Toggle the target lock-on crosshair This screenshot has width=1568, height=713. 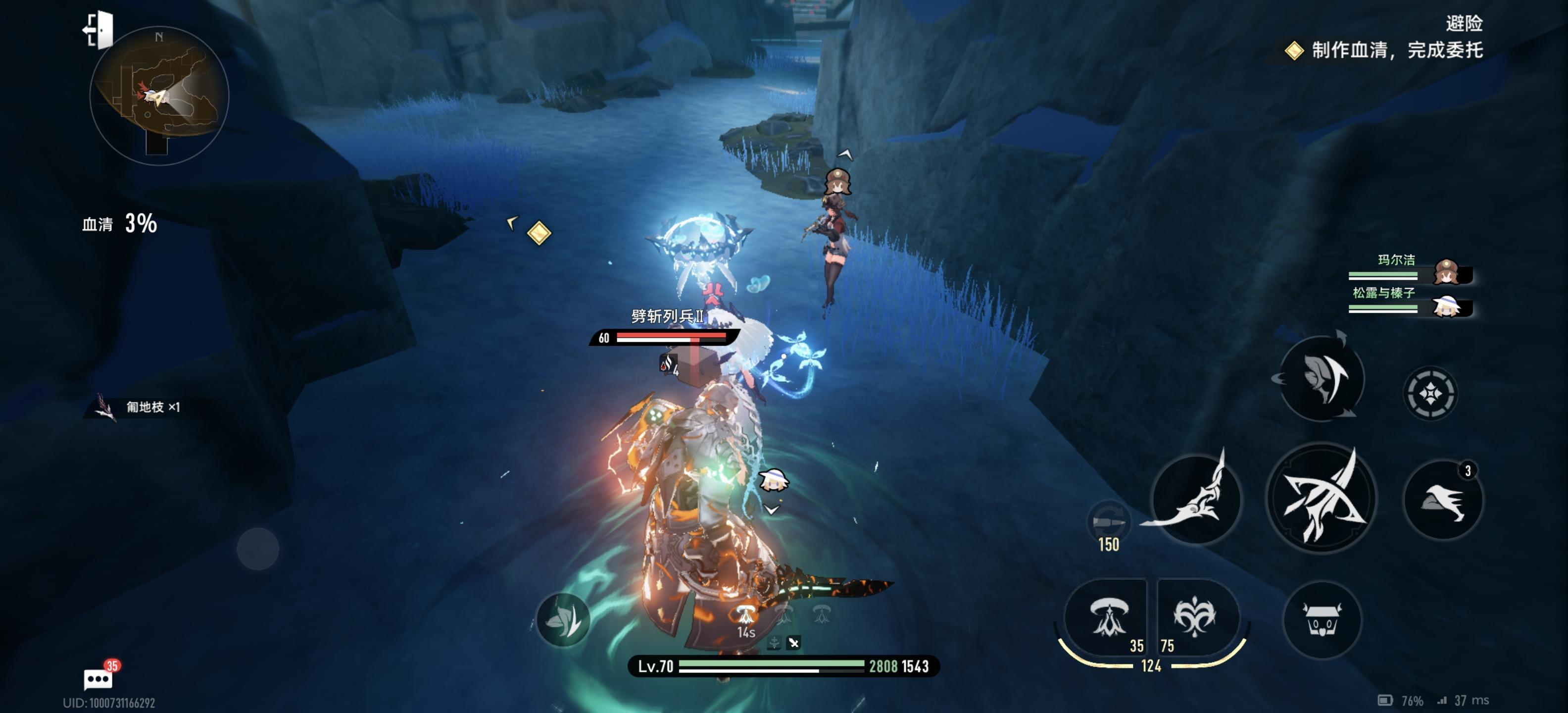tap(1430, 394)
